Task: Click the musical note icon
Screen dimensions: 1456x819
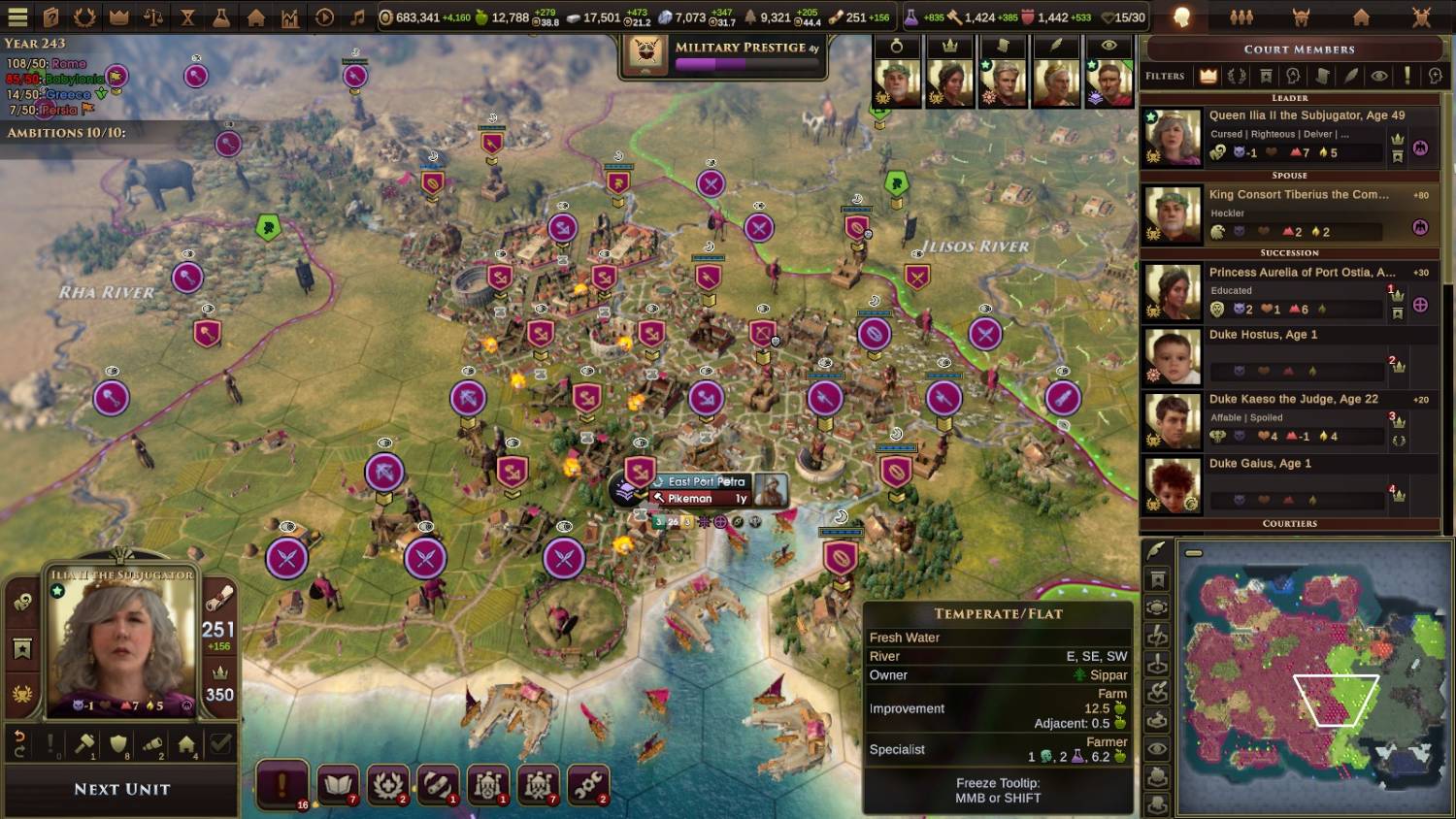Action: (357, 16)
